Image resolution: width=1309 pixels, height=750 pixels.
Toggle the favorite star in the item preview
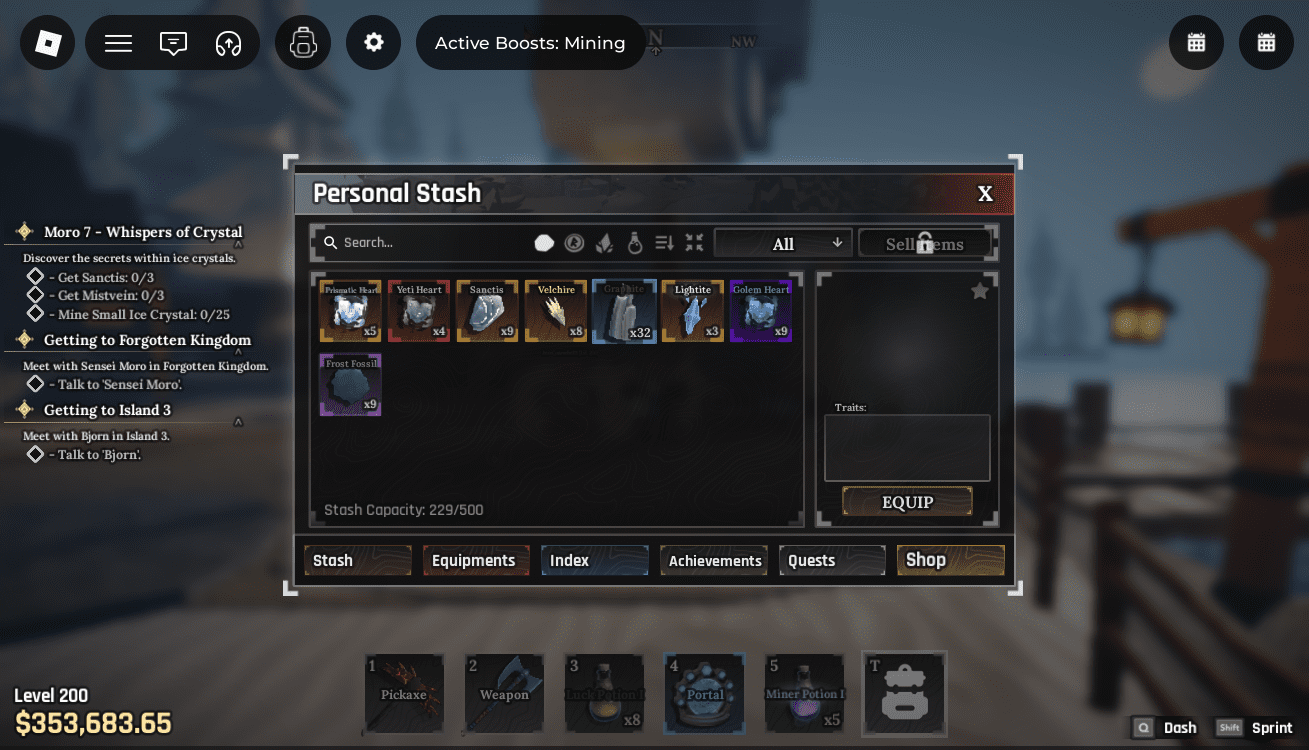[x=979, y=290]
